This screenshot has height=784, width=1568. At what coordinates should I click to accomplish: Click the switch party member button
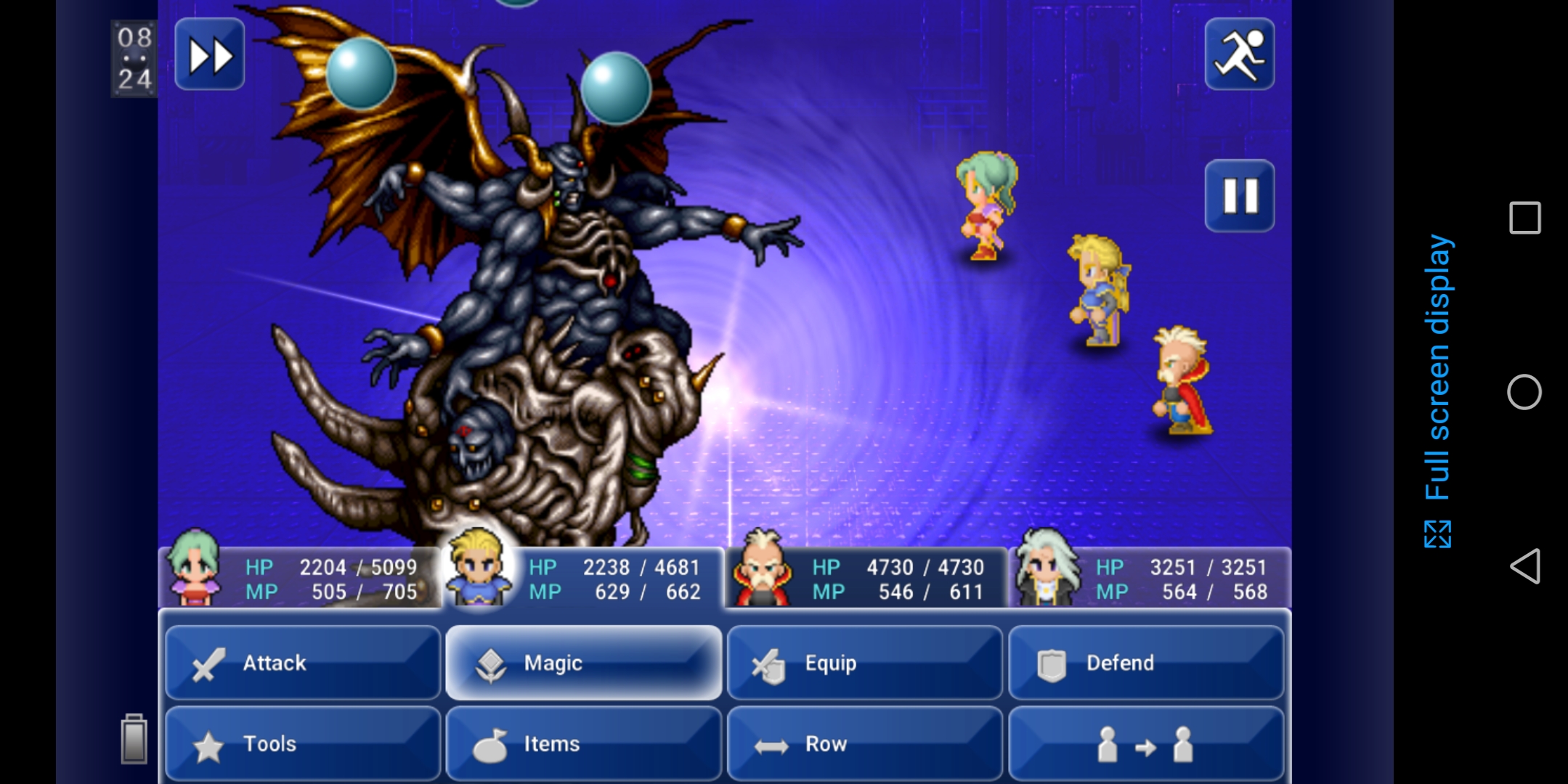(x=1145, y=743)
